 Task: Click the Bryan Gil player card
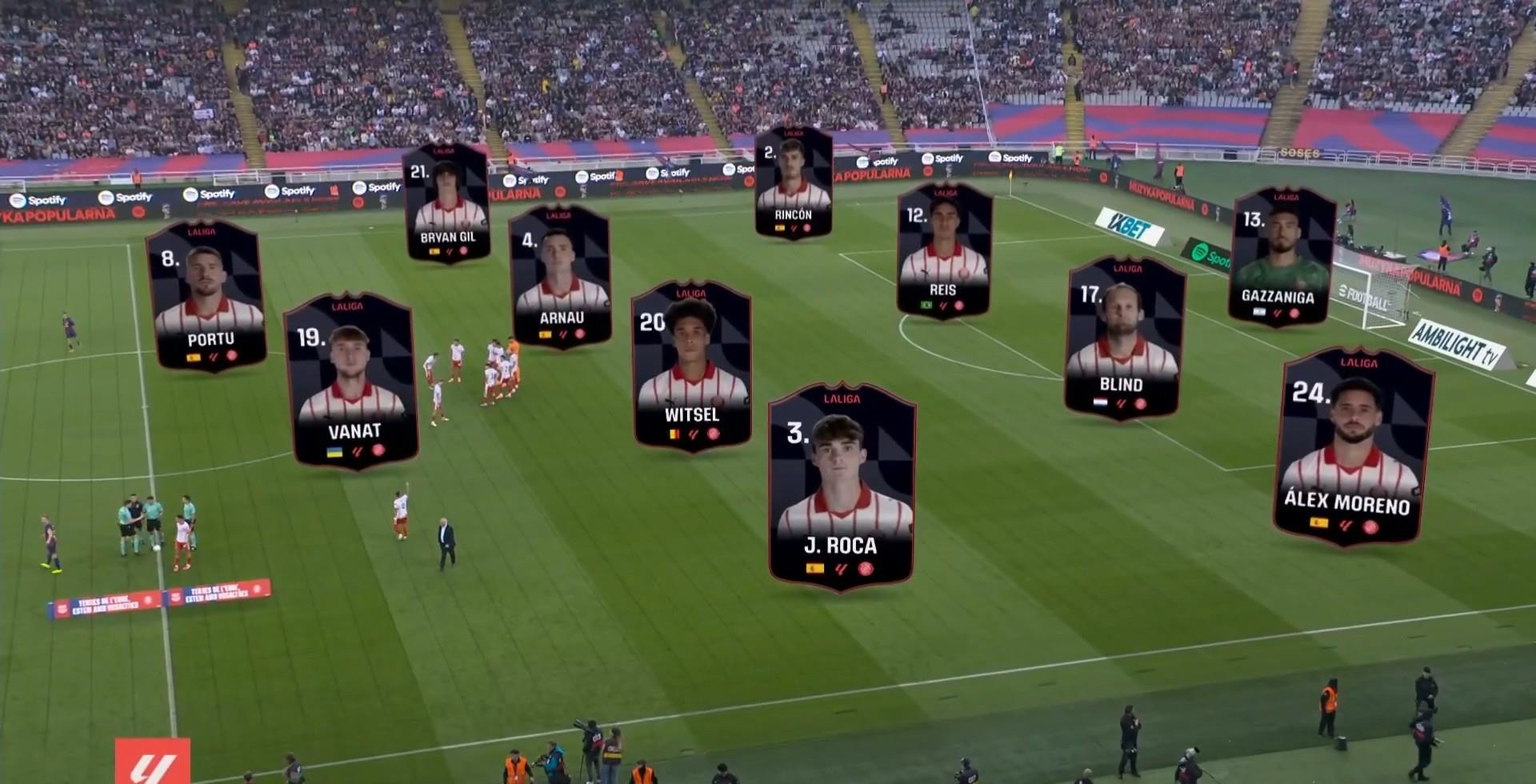(446, 203)
